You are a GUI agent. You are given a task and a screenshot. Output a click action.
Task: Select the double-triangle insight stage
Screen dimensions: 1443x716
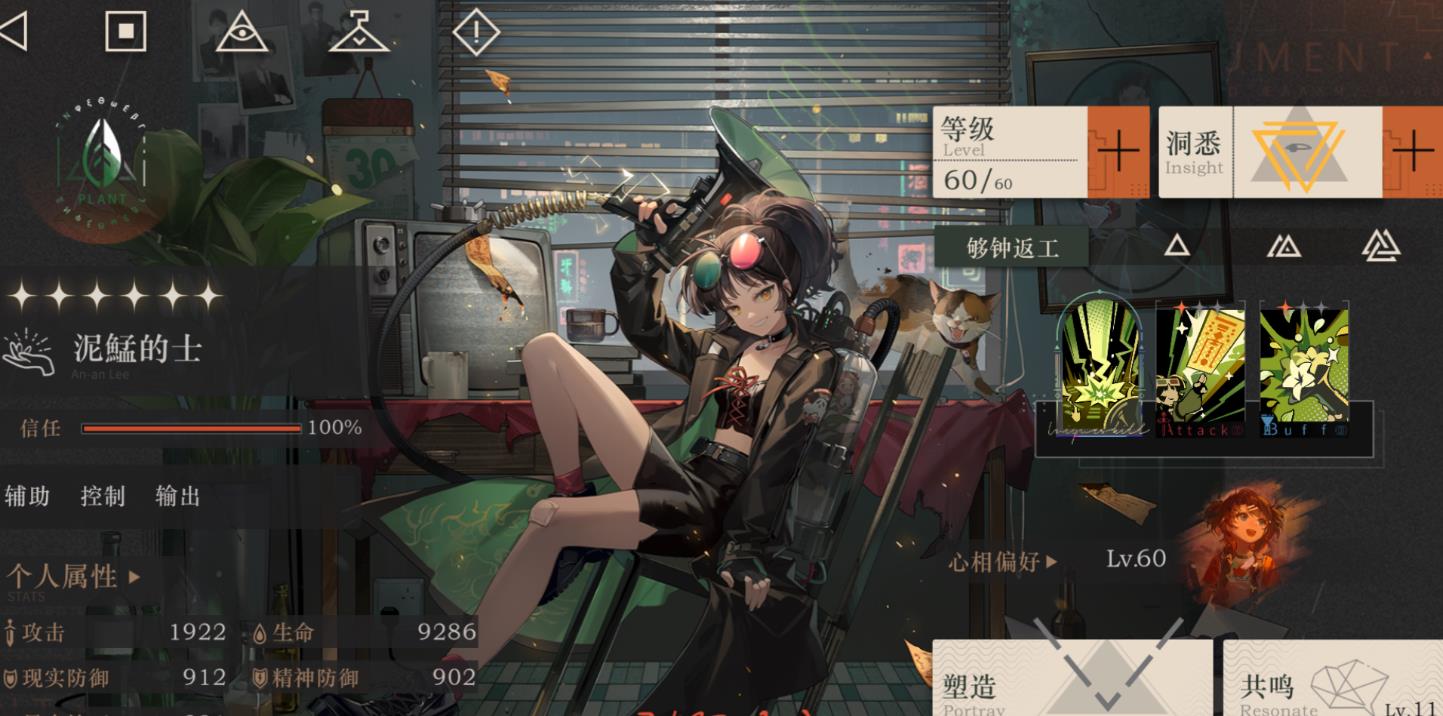[1283, 245]
